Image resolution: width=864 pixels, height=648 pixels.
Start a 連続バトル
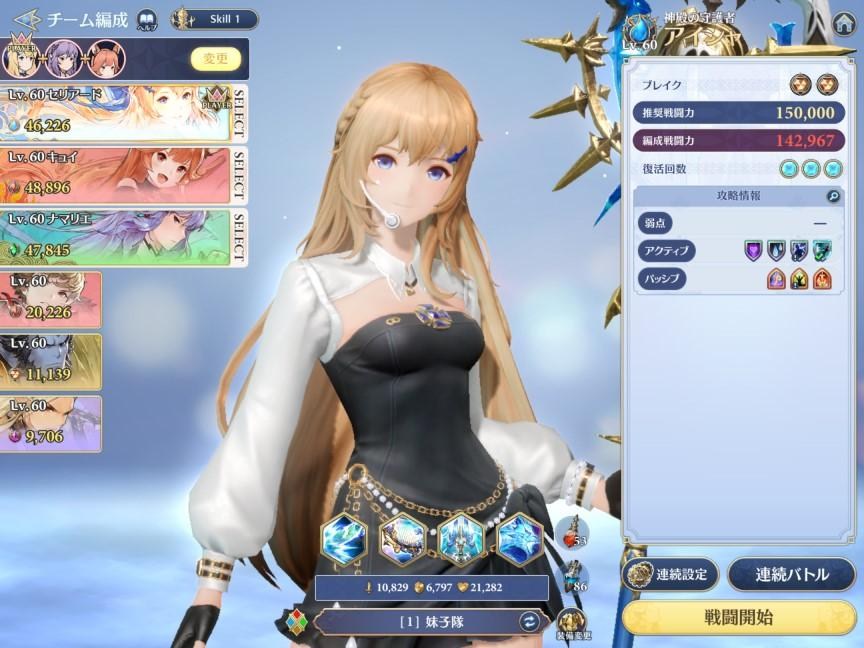(791, 575)
